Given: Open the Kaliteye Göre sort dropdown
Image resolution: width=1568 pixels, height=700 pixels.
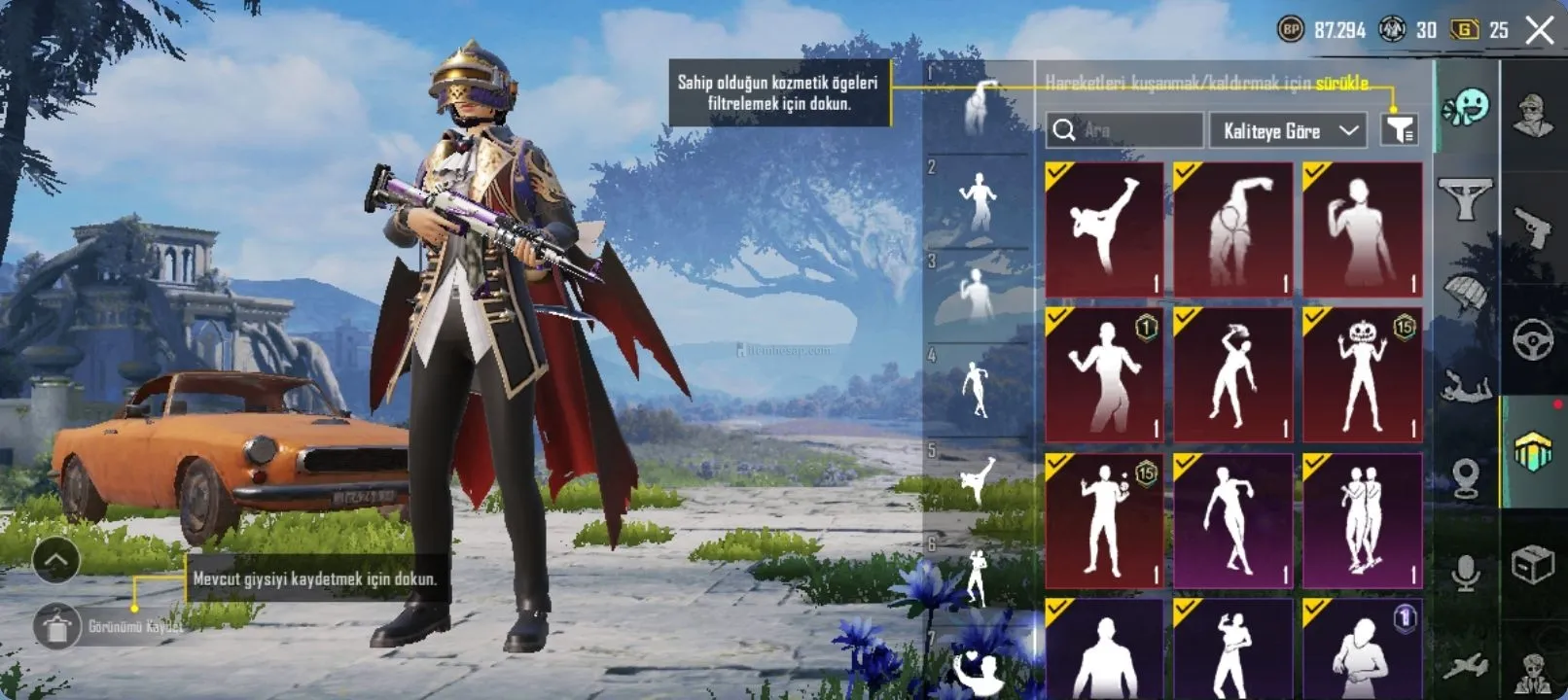Looking at the screenshot, I should (1290, 130).
